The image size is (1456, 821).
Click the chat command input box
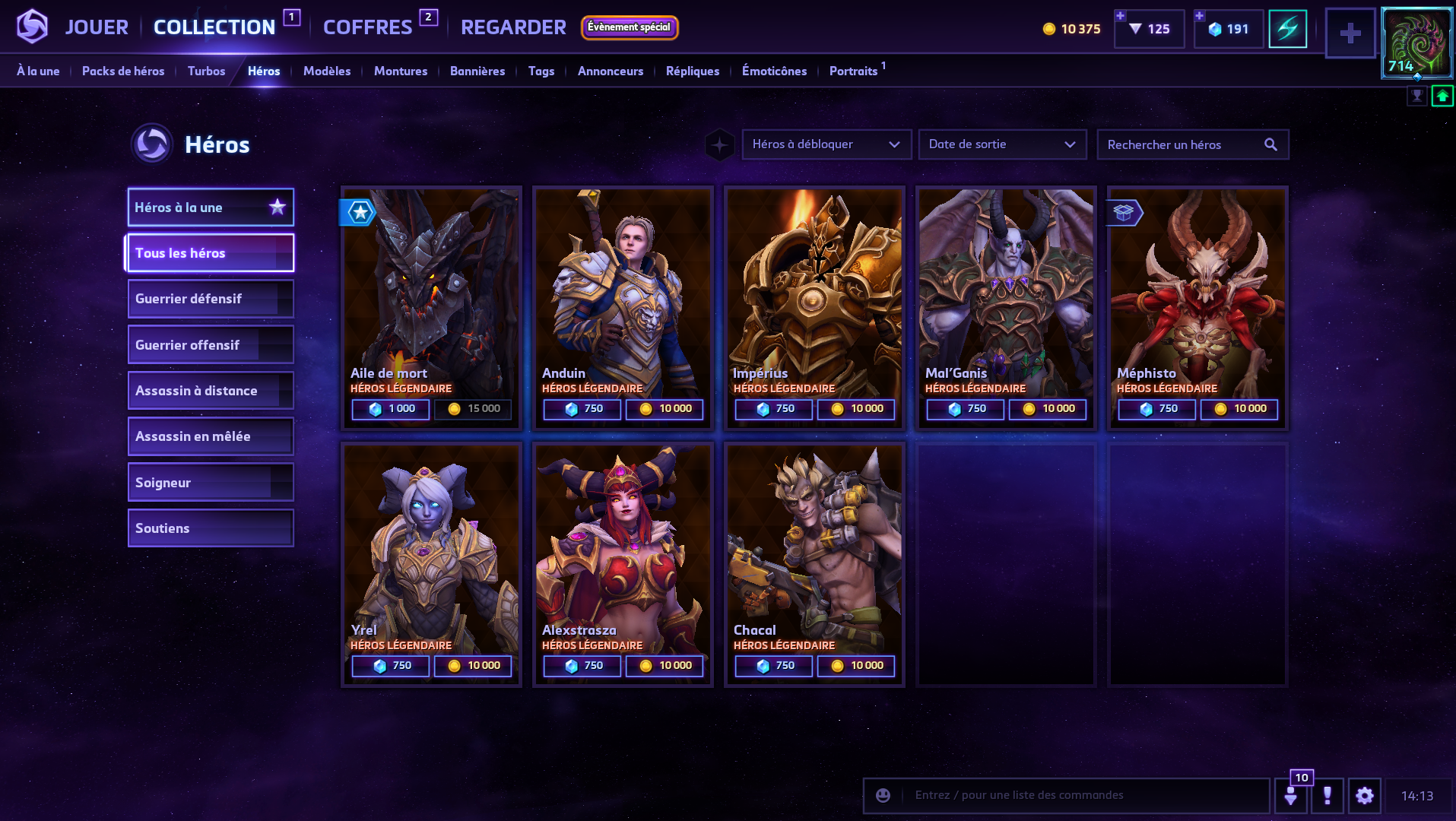(x=1080, y=795)
